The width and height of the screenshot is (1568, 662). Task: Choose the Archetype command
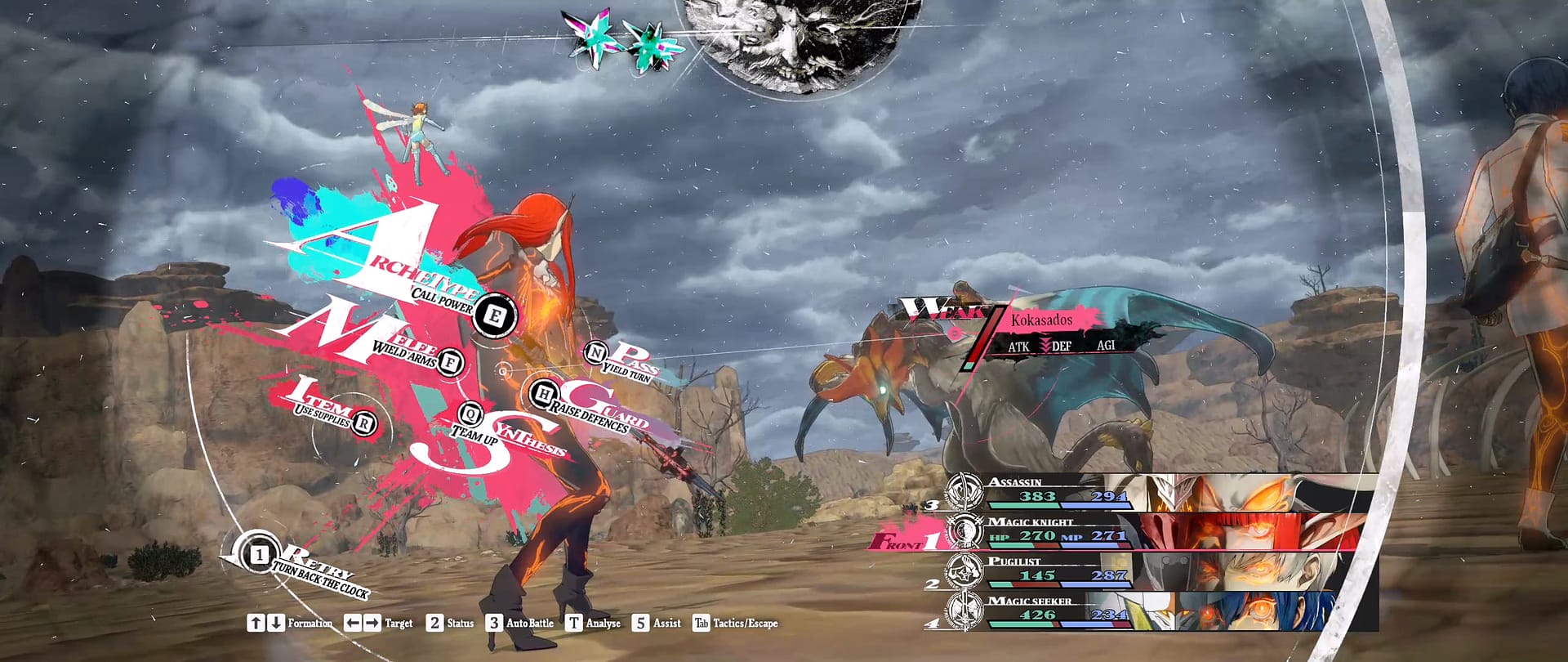[x=494, y=315]
